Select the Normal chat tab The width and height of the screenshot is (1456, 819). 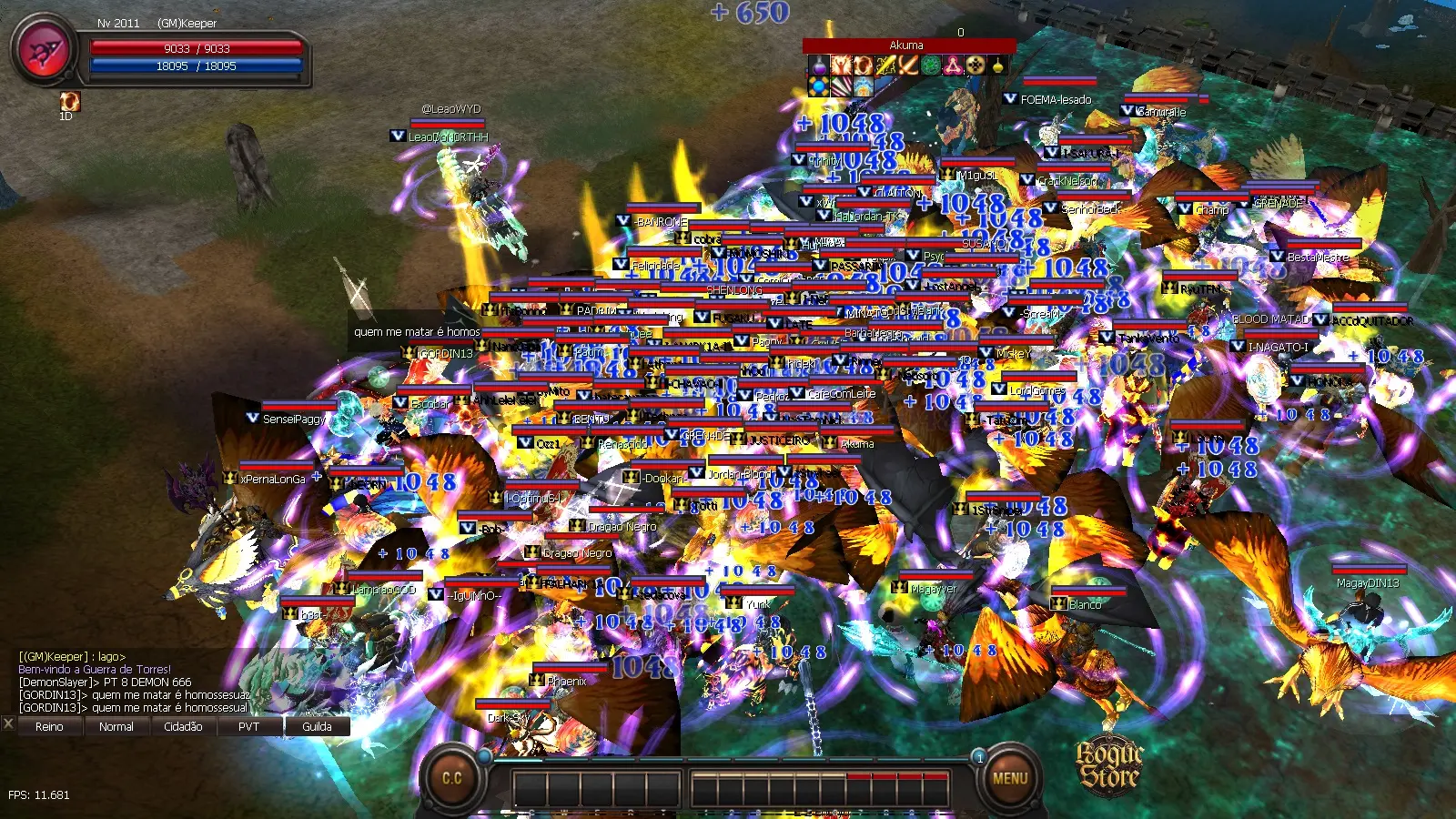tap(116, 726)
